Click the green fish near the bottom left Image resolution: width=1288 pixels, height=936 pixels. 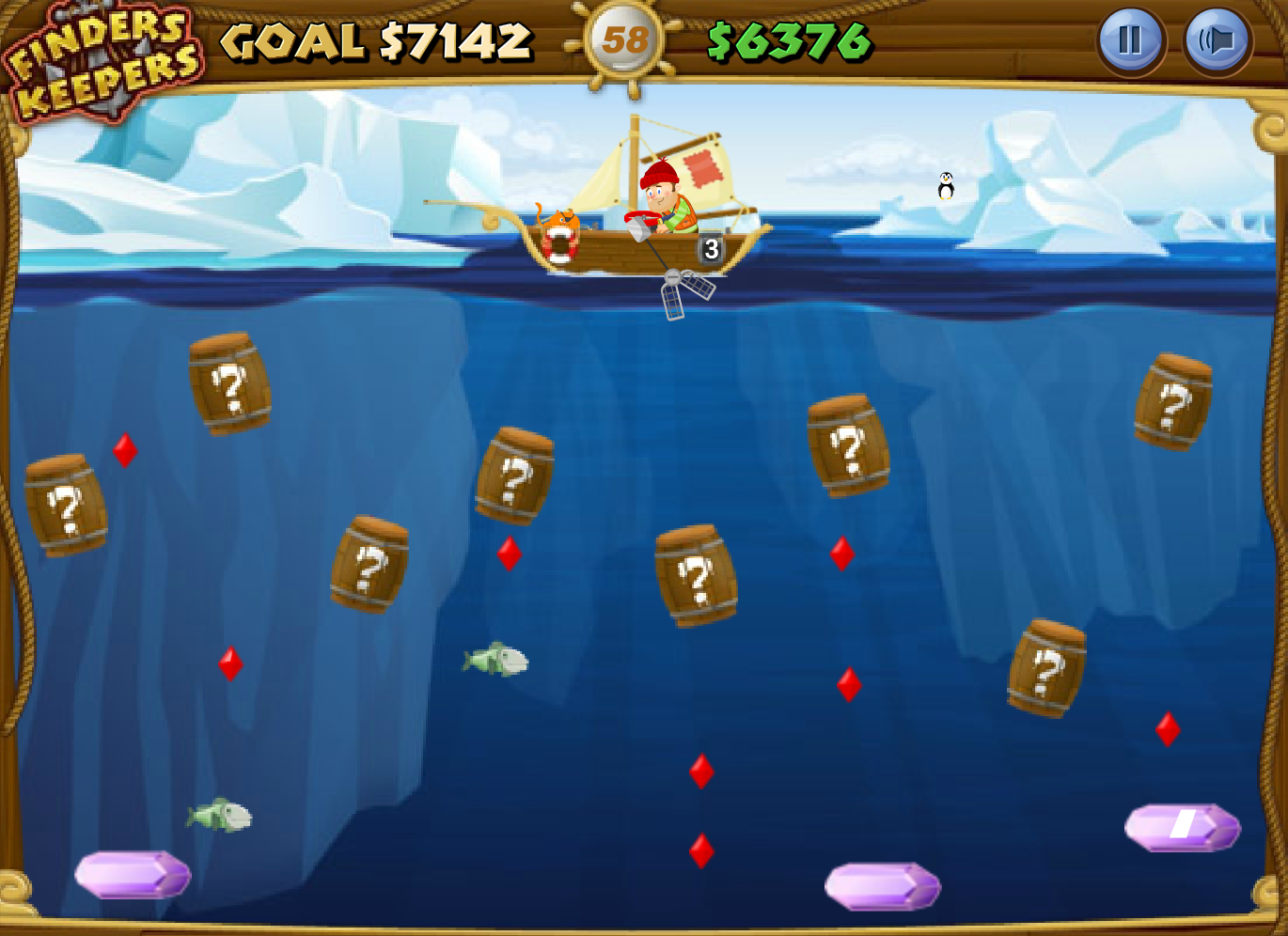coord(221,816)
